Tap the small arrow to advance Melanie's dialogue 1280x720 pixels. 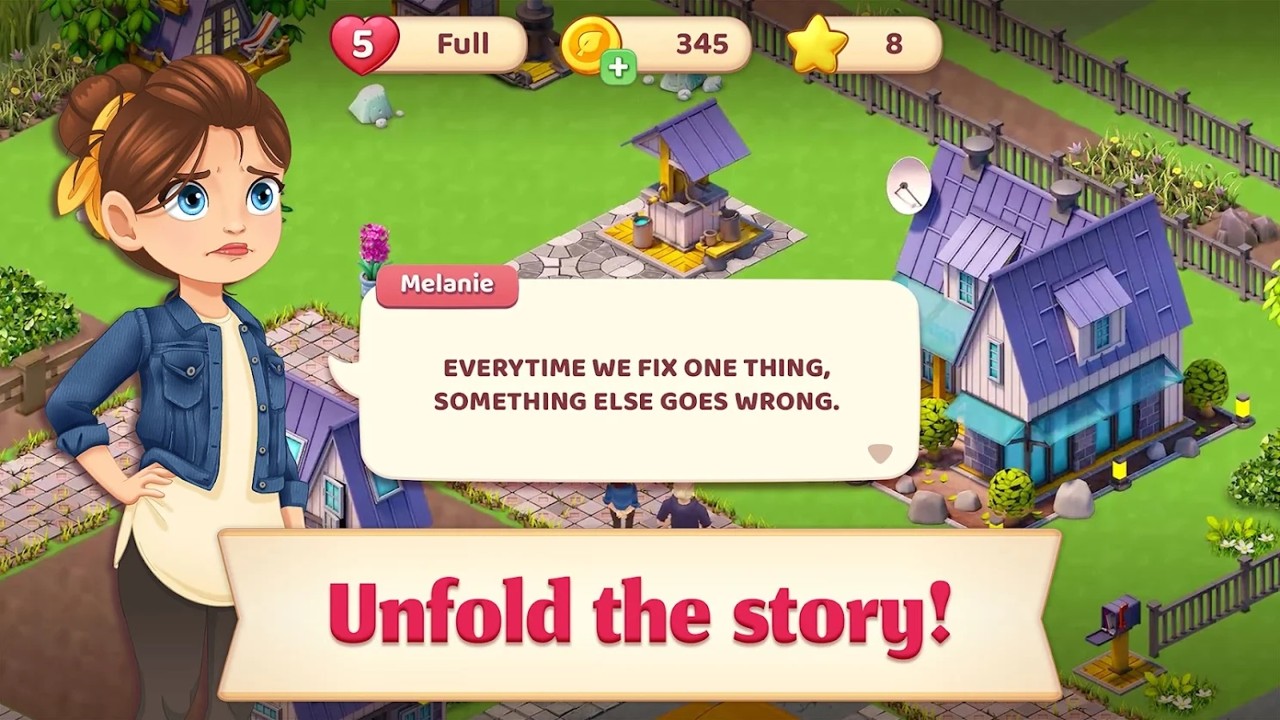pos(879,452)
